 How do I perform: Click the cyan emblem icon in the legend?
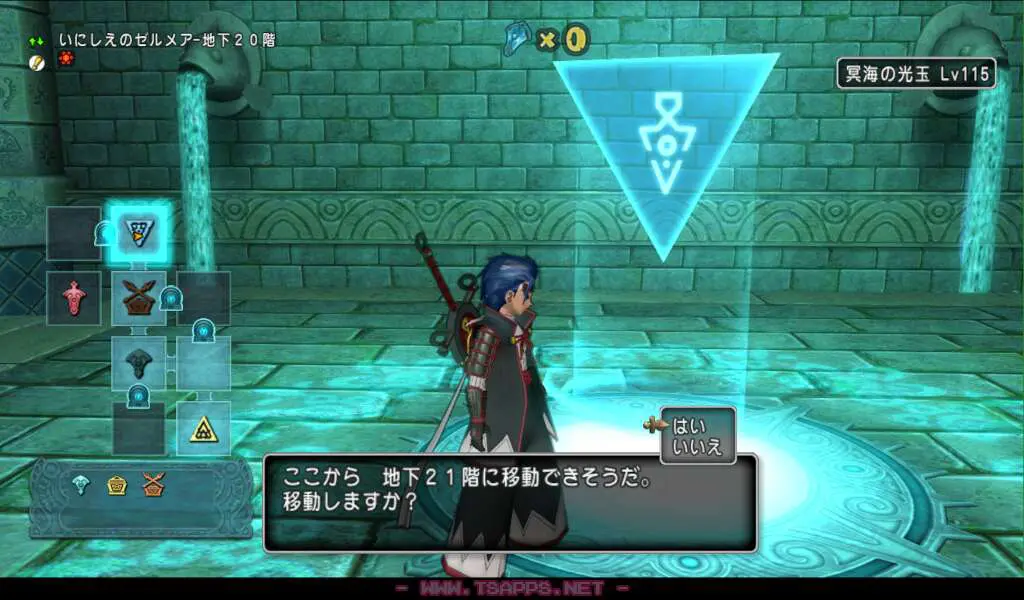click(82, 486)
